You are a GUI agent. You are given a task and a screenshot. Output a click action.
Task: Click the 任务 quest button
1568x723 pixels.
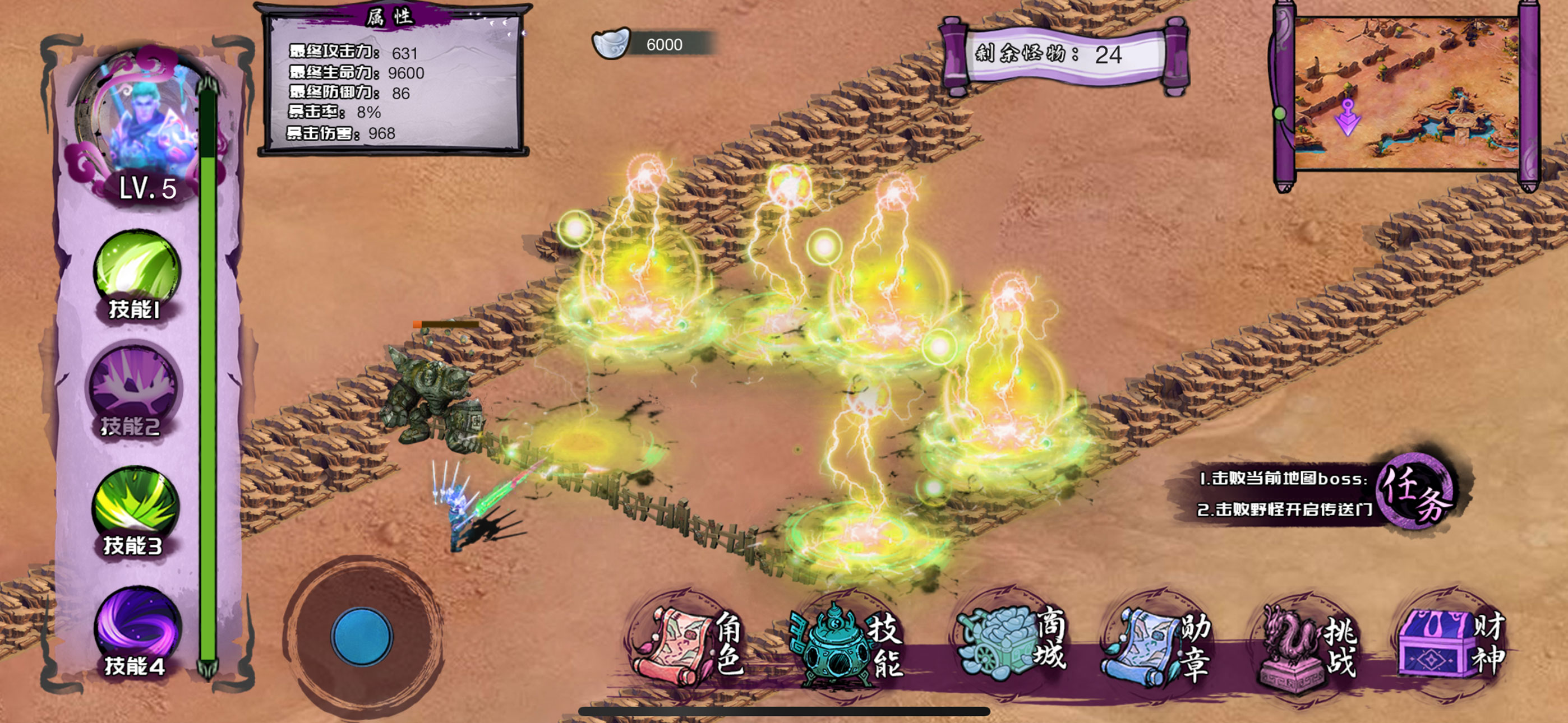(x=1416, y=491)
